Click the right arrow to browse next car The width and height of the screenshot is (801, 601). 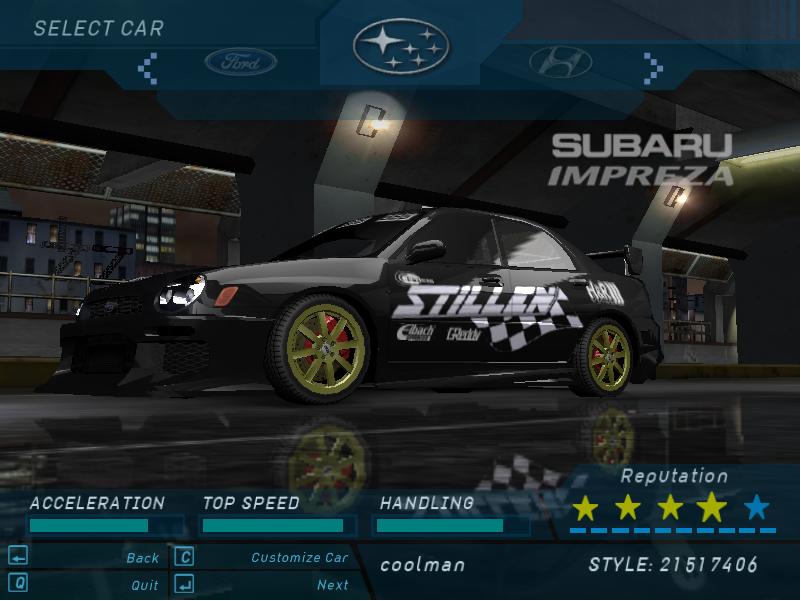point(654,67)
